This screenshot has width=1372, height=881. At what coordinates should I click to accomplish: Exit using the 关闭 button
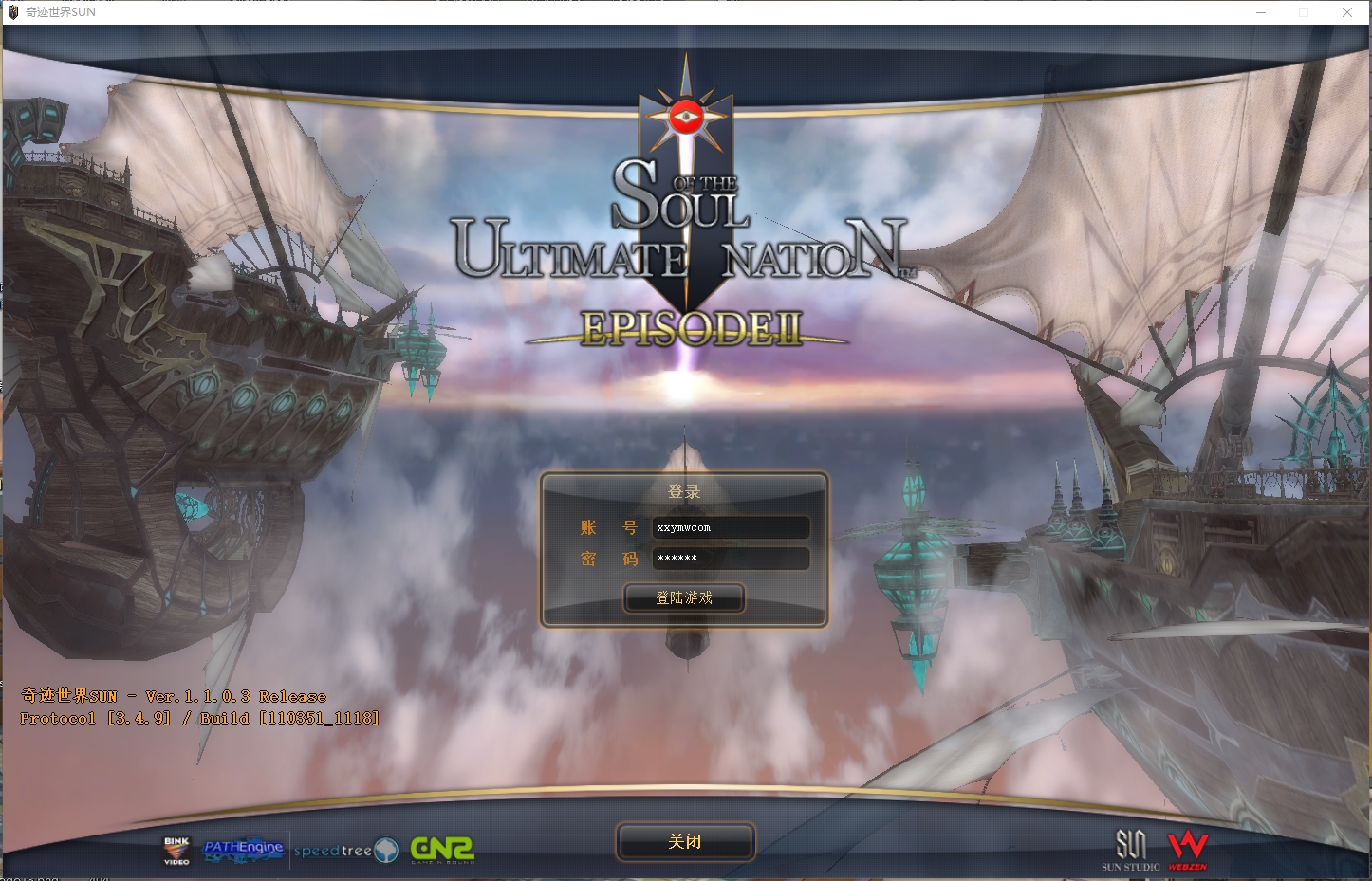685,841
